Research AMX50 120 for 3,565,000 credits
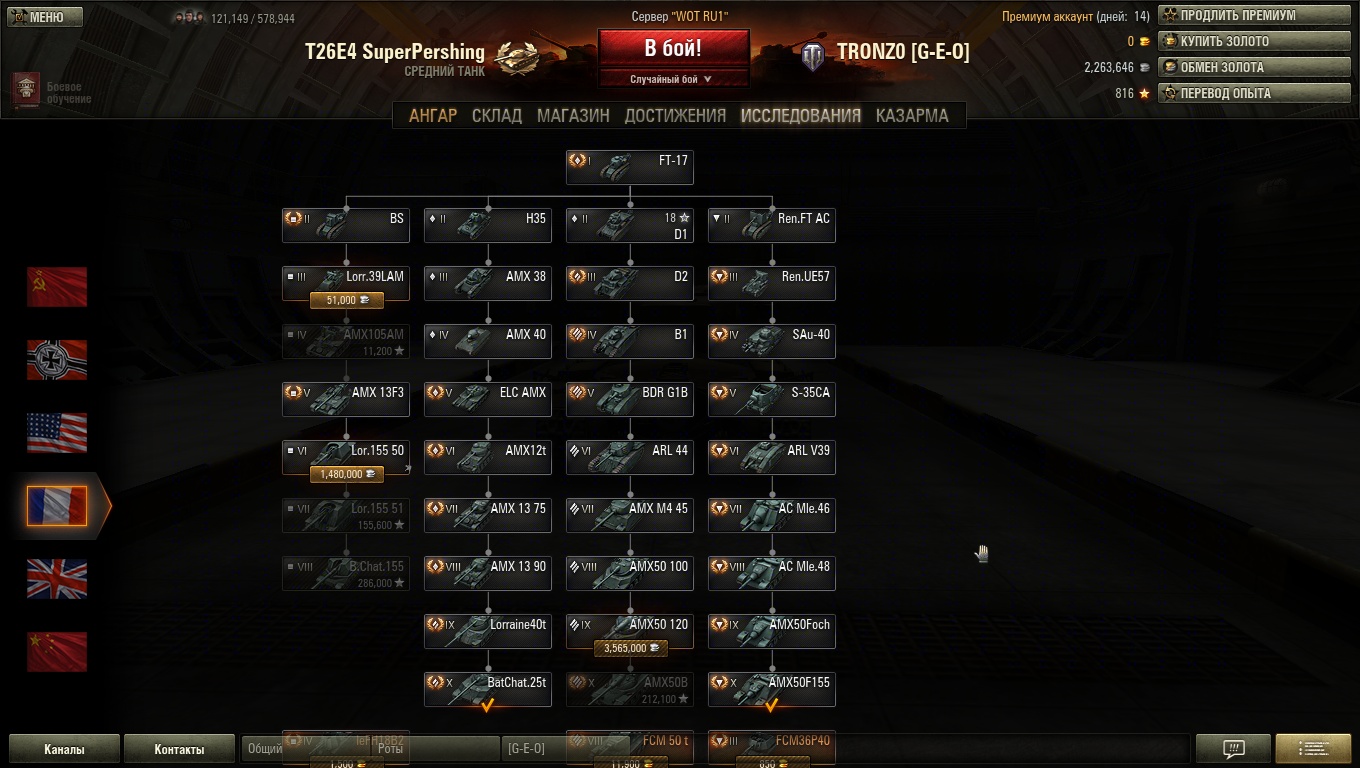The image size is (1360, 768). (630, 648)
